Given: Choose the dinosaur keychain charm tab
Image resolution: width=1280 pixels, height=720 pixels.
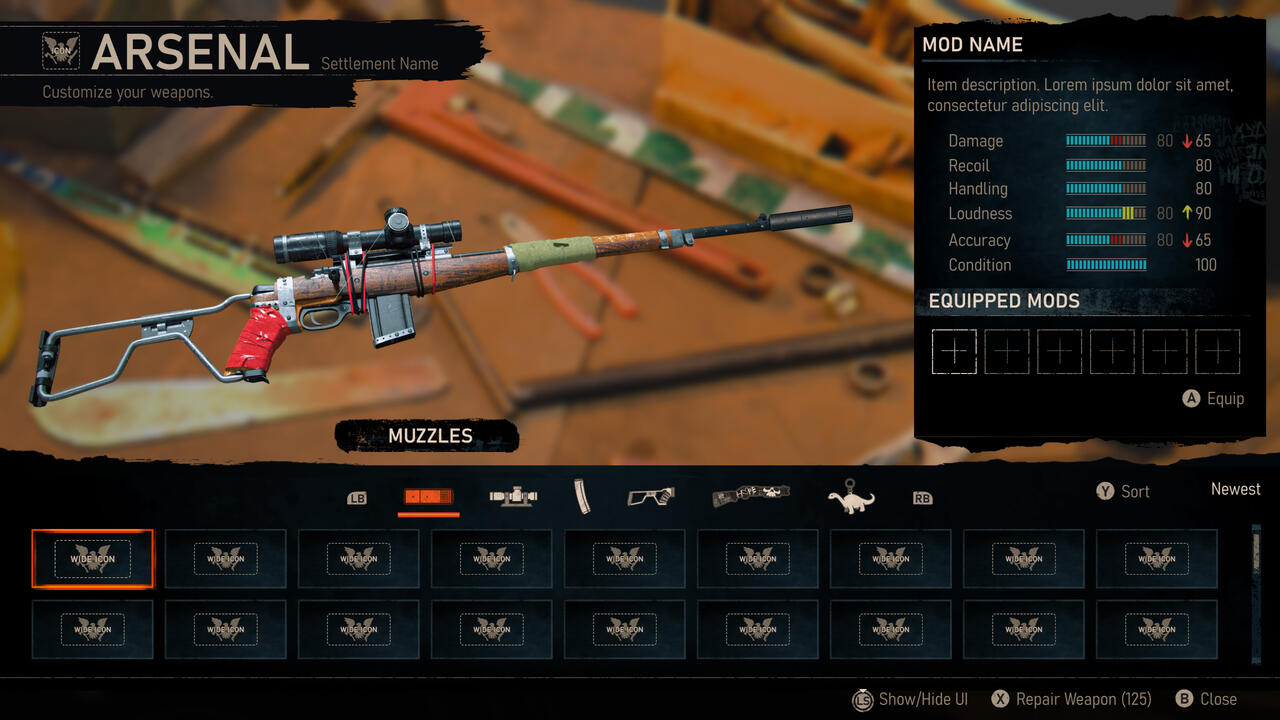Looking at the screenshot, I should coord(851,497).
